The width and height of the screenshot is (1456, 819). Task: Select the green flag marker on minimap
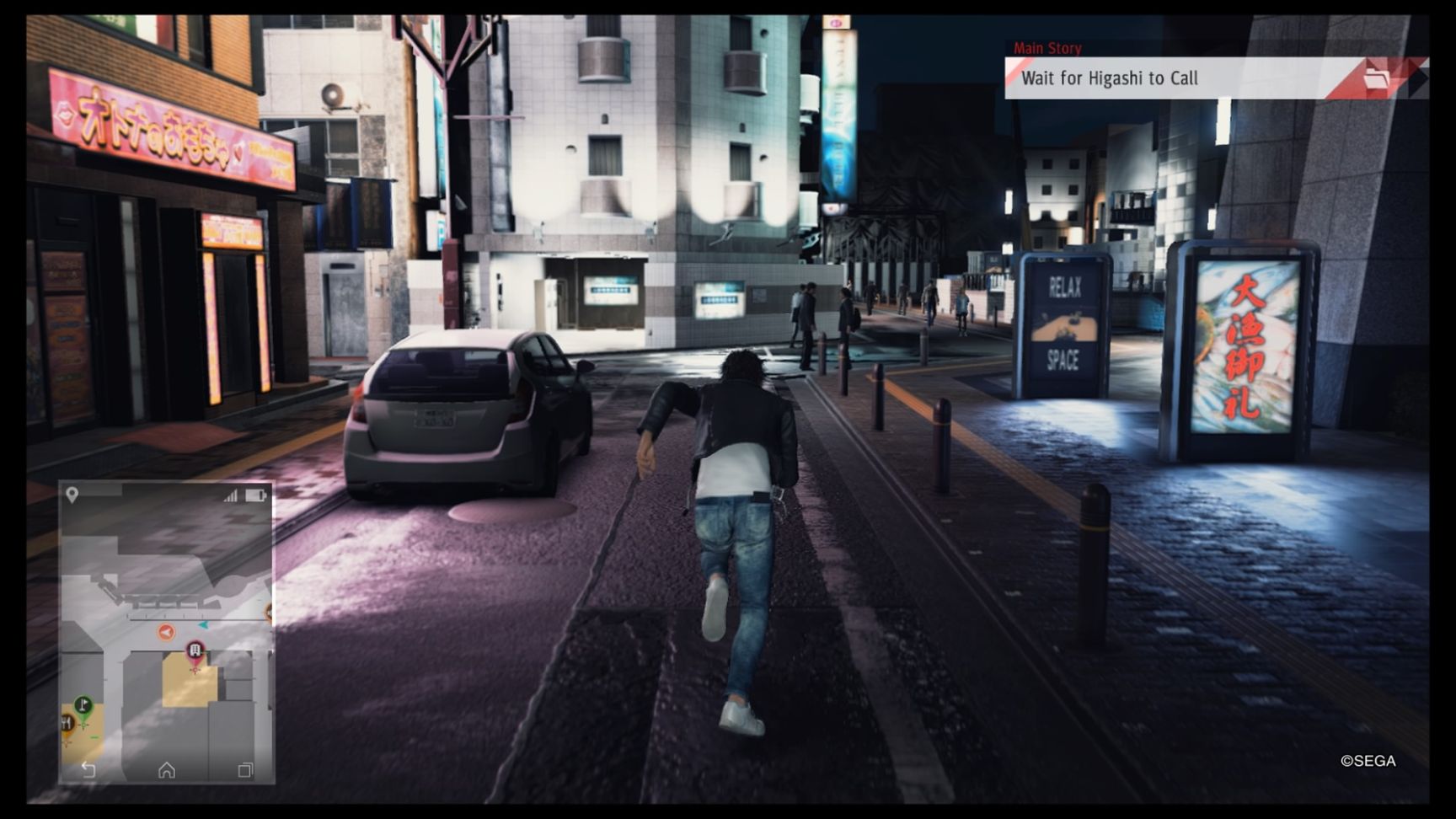(83, 704)
